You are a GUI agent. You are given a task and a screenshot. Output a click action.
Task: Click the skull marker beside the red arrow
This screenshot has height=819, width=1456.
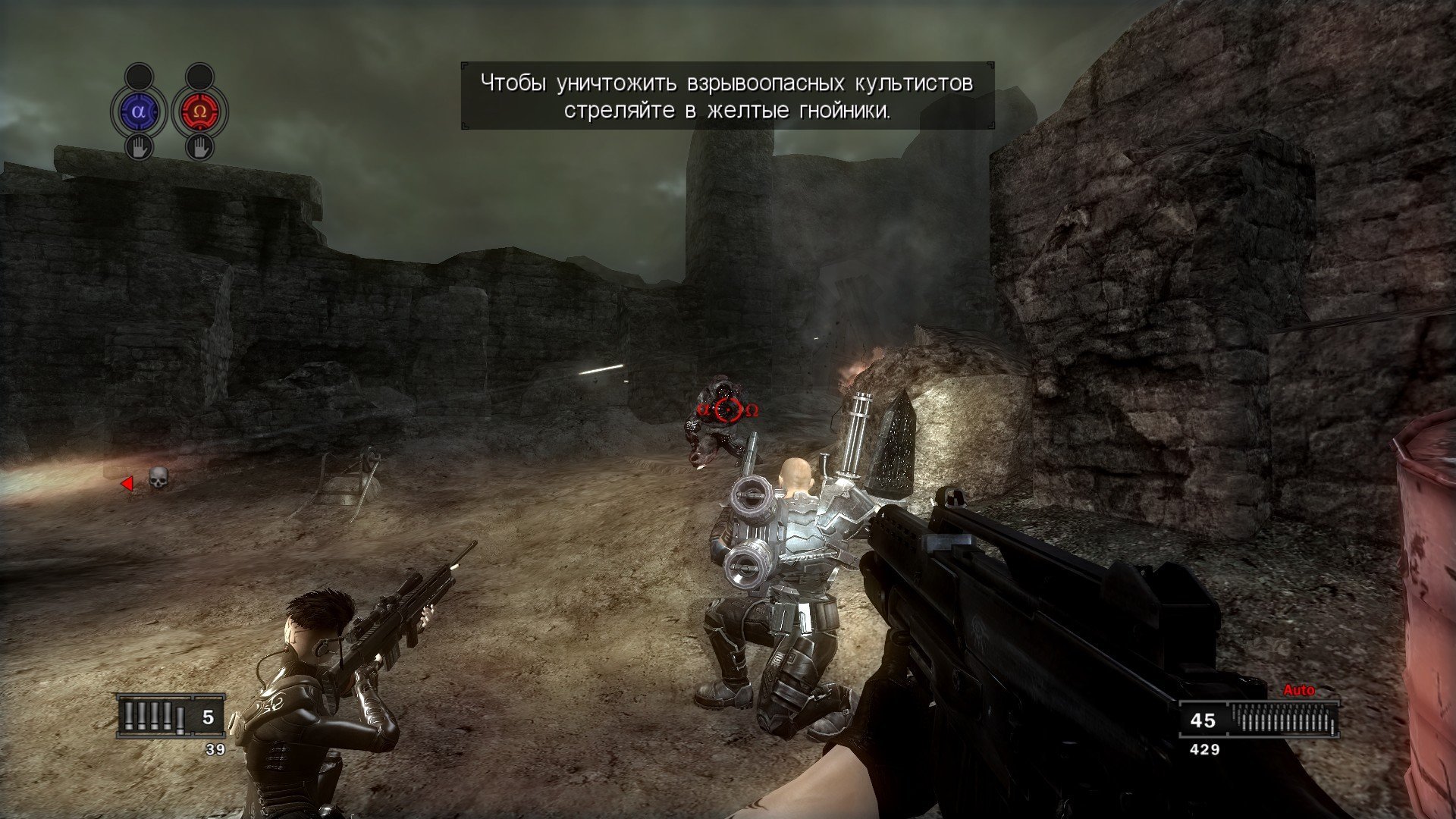(158, 478)
